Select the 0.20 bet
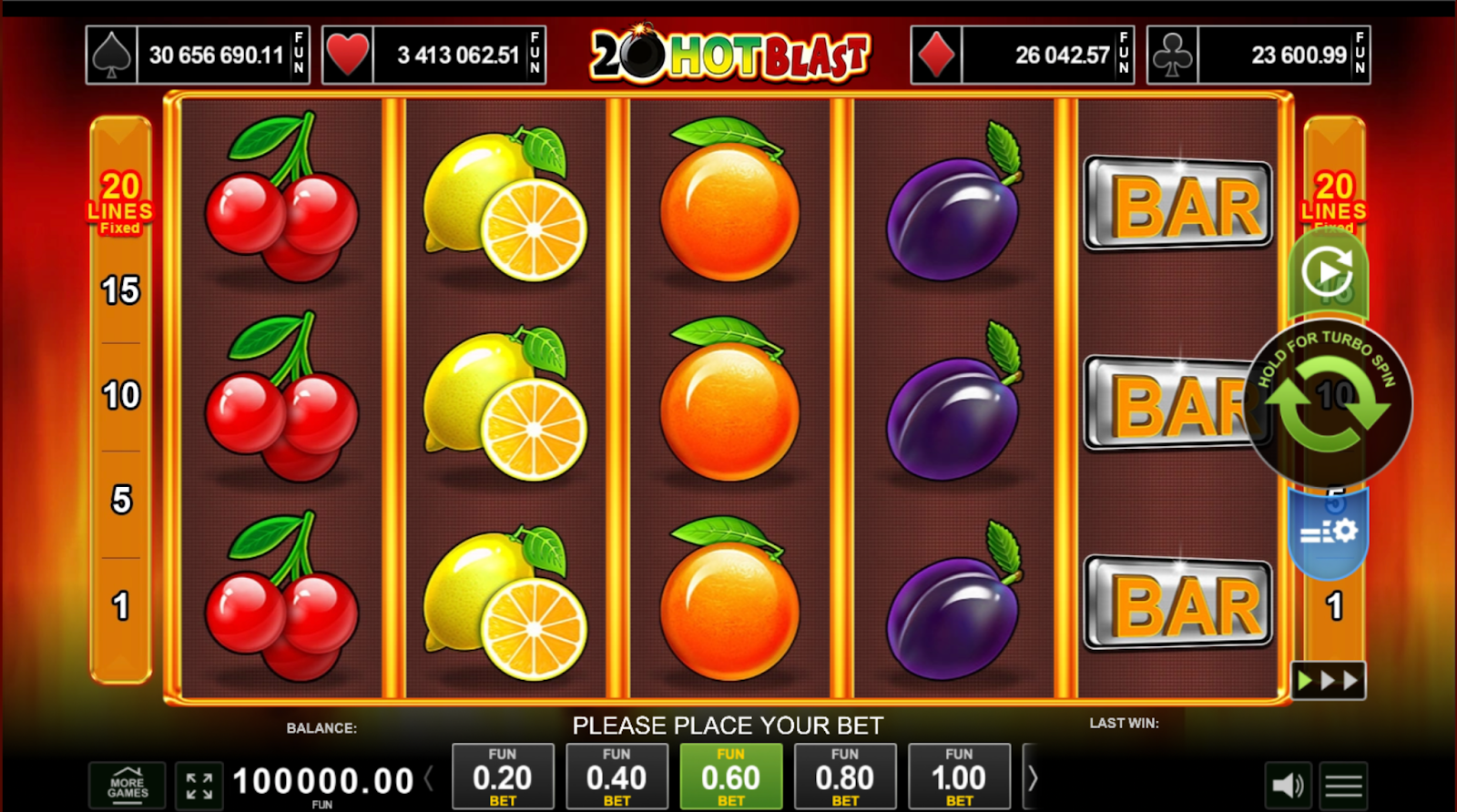The image size is (1457, 812). tap(503, 776)
